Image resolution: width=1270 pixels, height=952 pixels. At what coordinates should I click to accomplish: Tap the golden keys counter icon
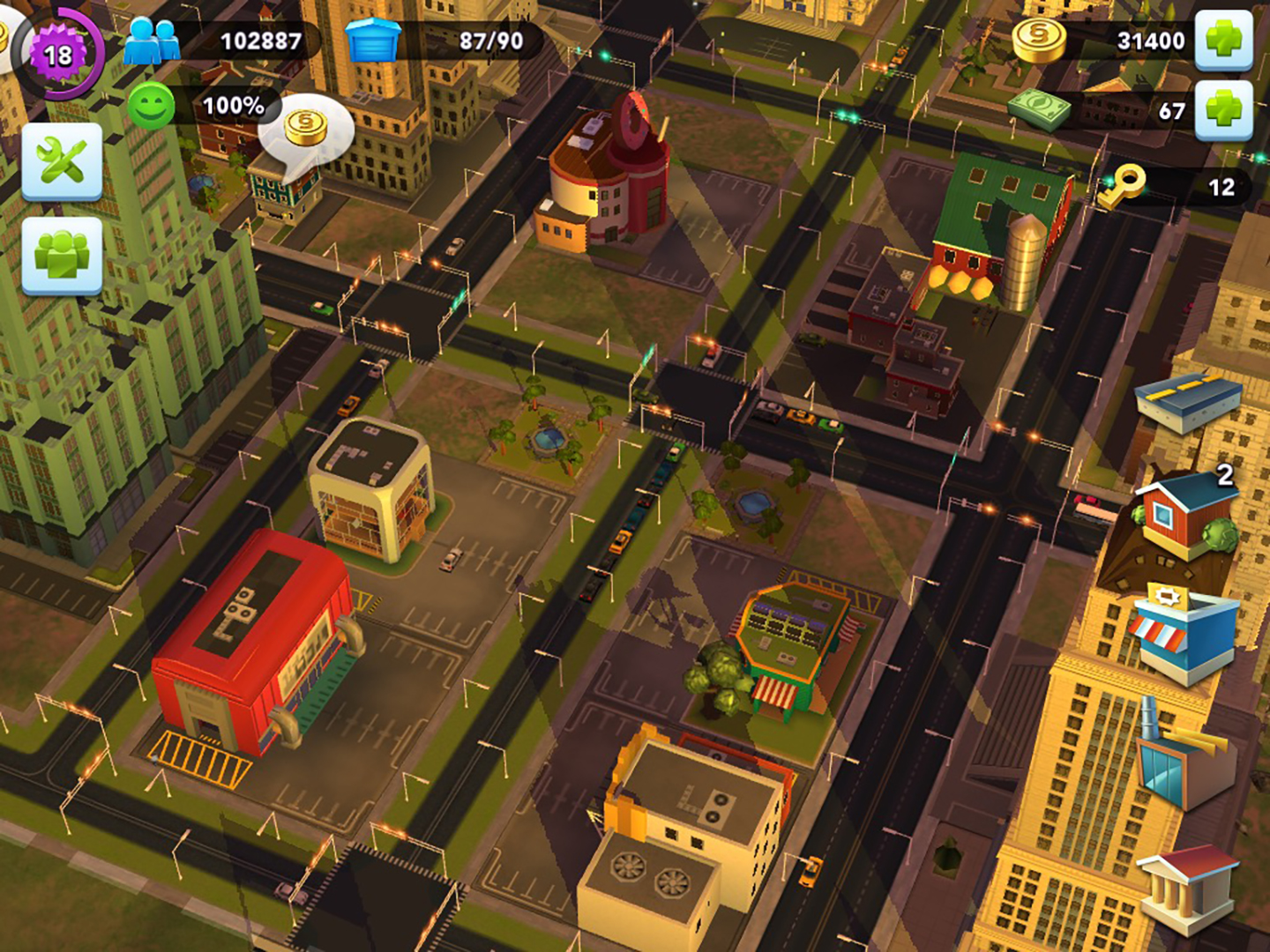(x=1120, y=186)
